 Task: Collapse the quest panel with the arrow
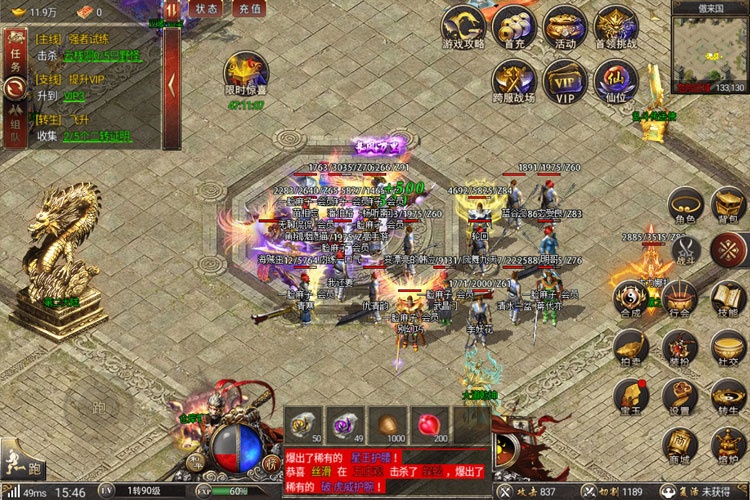click(171, 80)
